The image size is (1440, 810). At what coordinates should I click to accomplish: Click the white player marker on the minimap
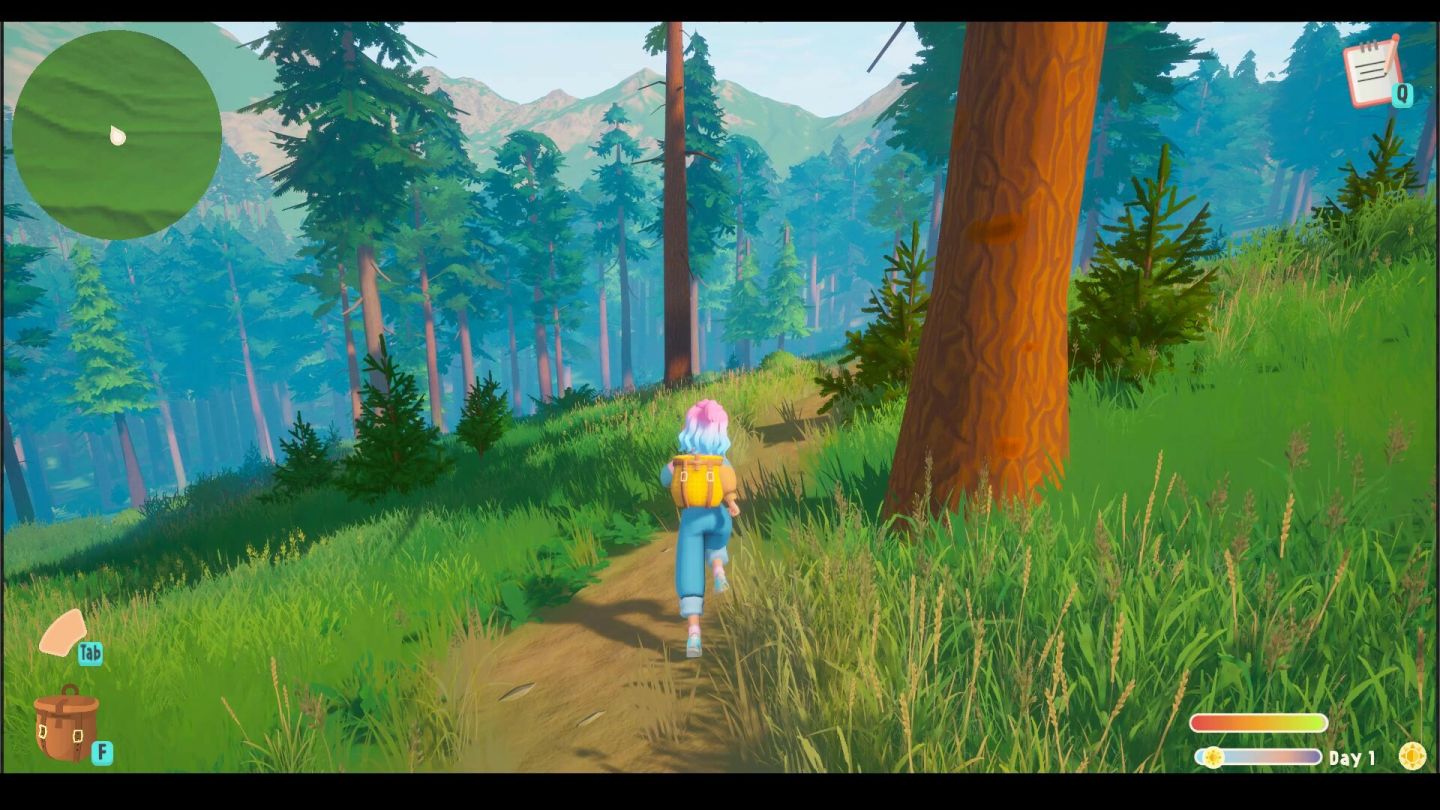pyautogui.click(x=118, y=137)
